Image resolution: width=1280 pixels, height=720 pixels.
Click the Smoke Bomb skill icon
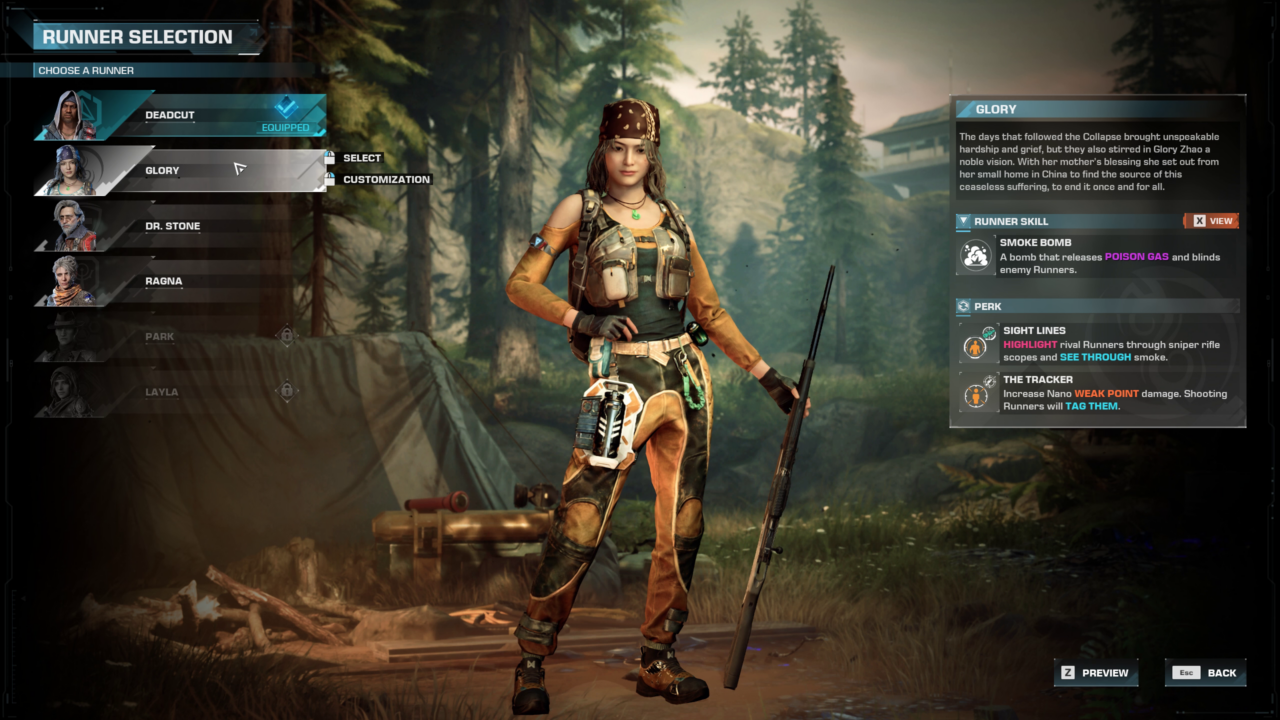pos(976,255)
